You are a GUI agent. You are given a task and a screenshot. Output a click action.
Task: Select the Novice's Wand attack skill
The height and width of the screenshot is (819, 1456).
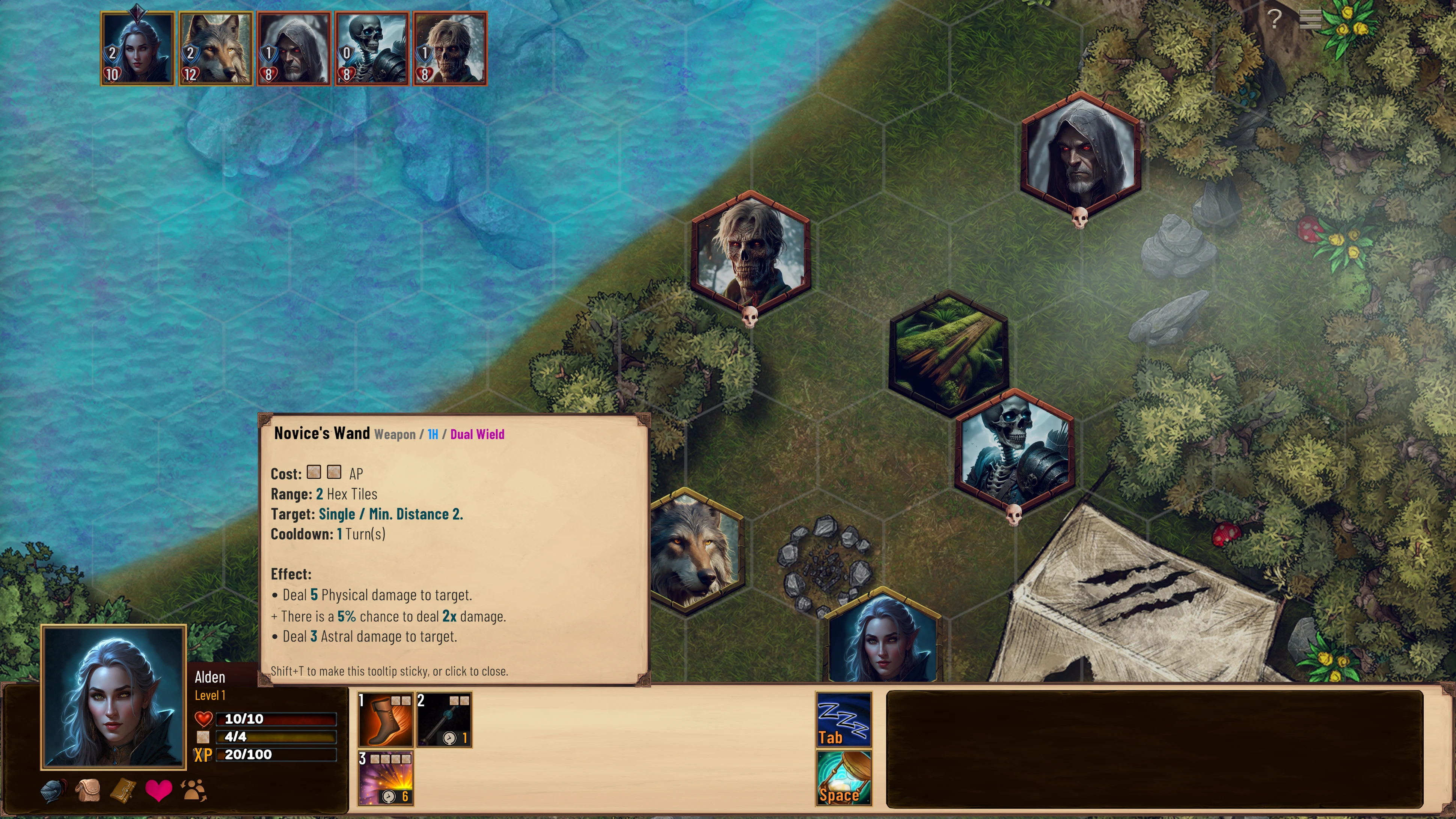444,719
